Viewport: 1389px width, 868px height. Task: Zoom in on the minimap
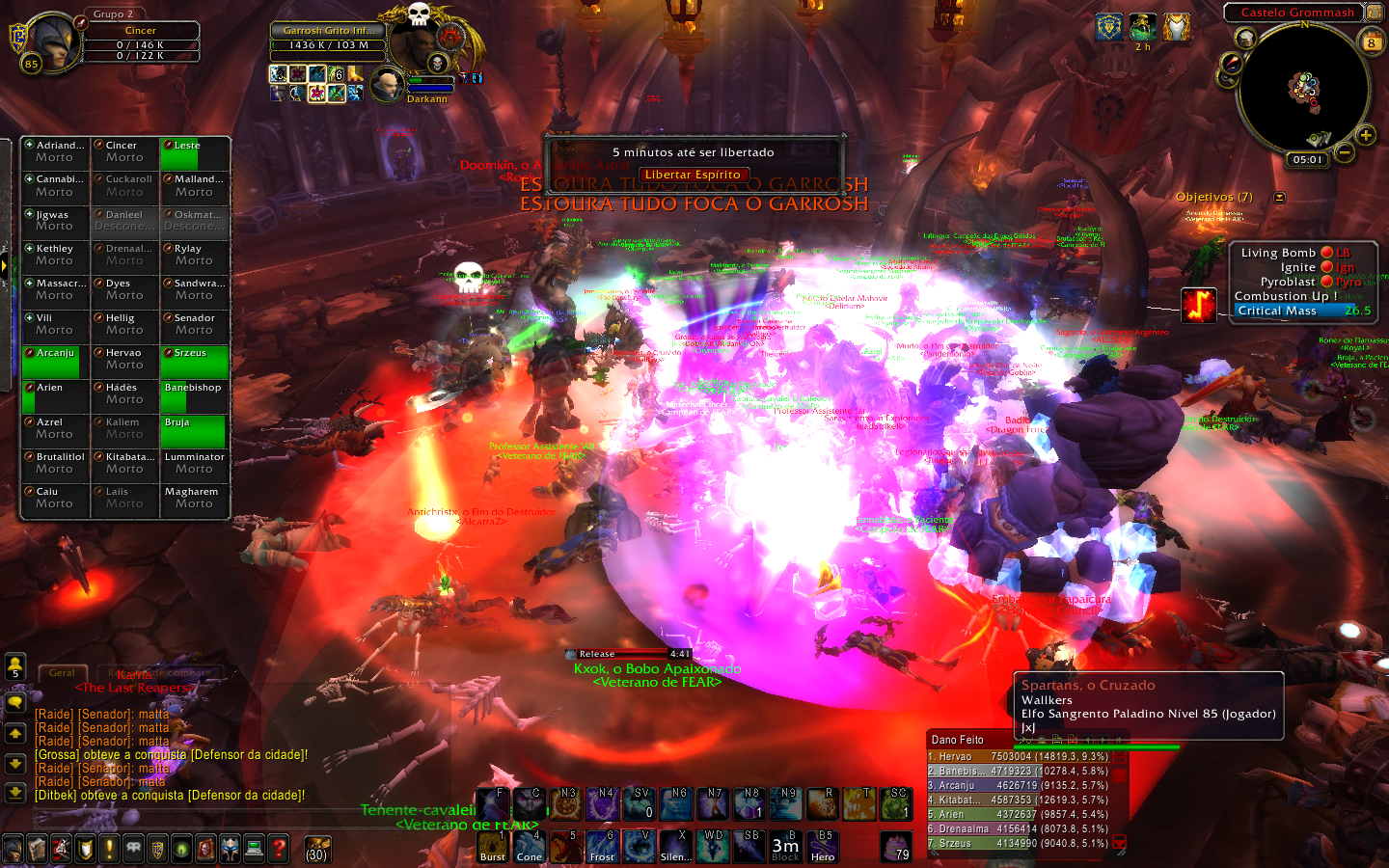tap(1366, 135)
